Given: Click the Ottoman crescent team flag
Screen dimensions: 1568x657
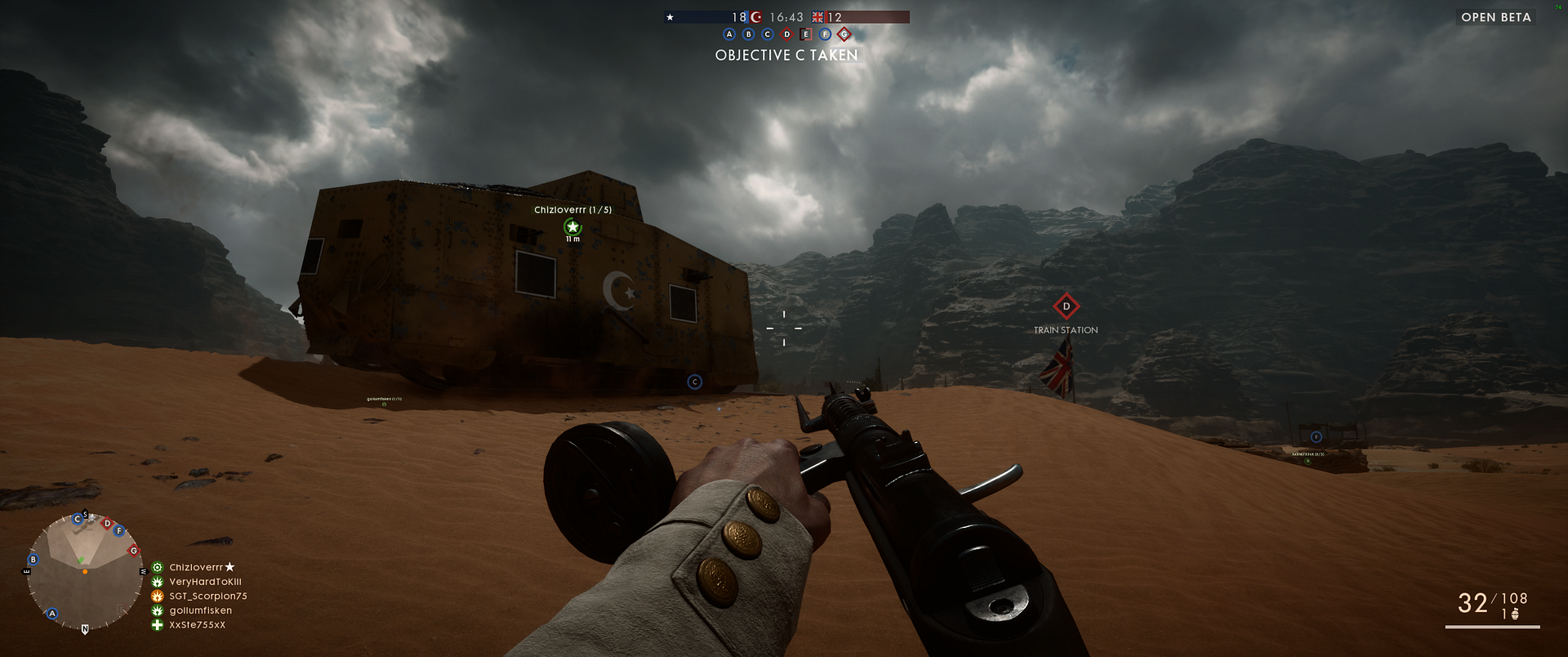Looking at the screenshot, I should coord(756,17).
